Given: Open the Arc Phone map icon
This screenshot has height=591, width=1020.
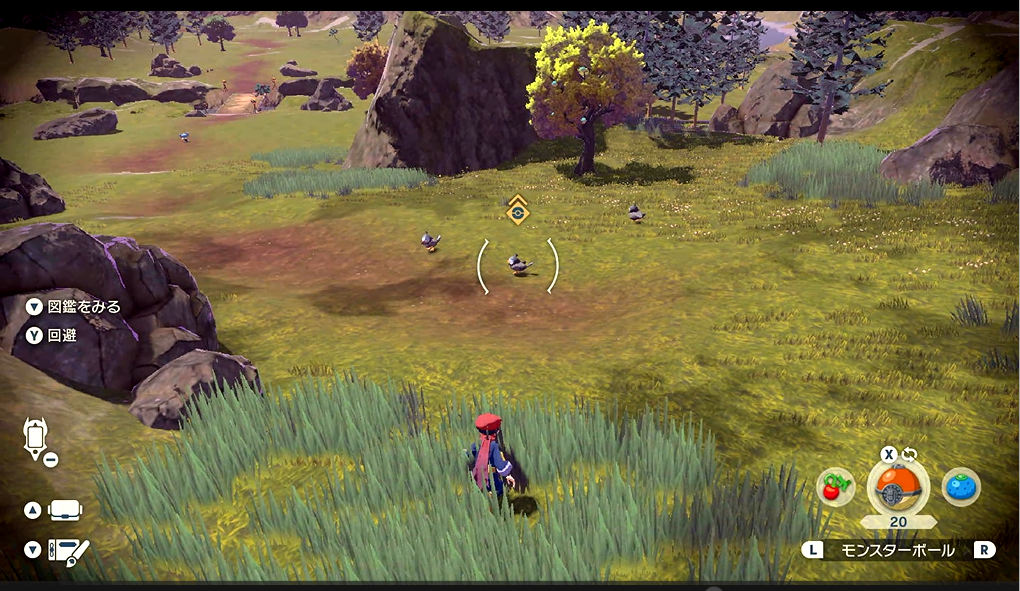Looking at the screenshot, I should pos(37,438).
